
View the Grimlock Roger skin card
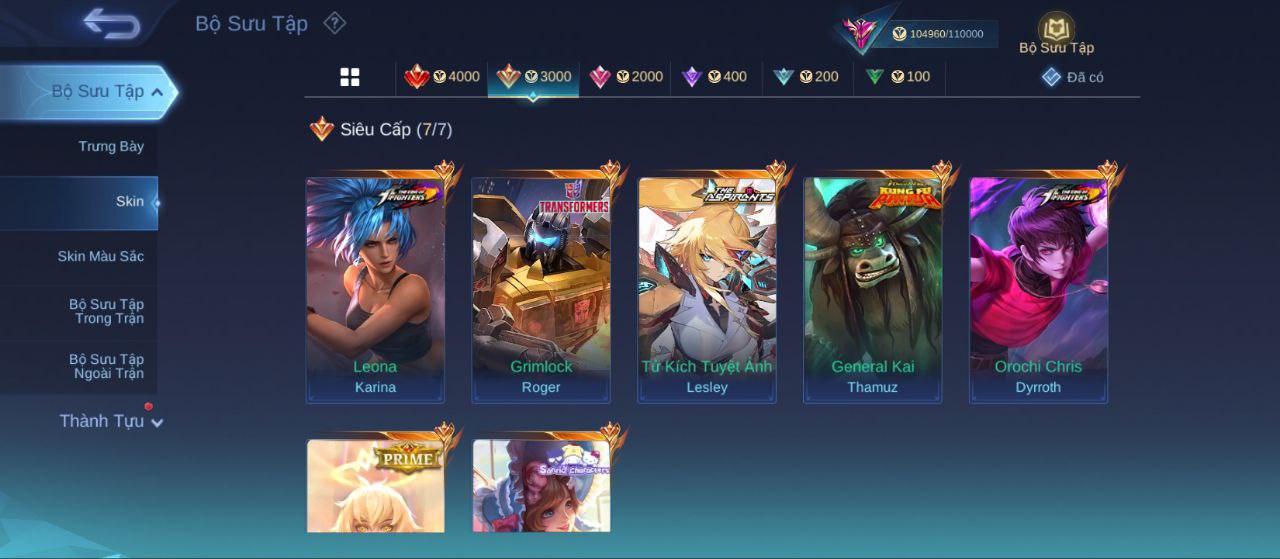[x=541, y=290]
